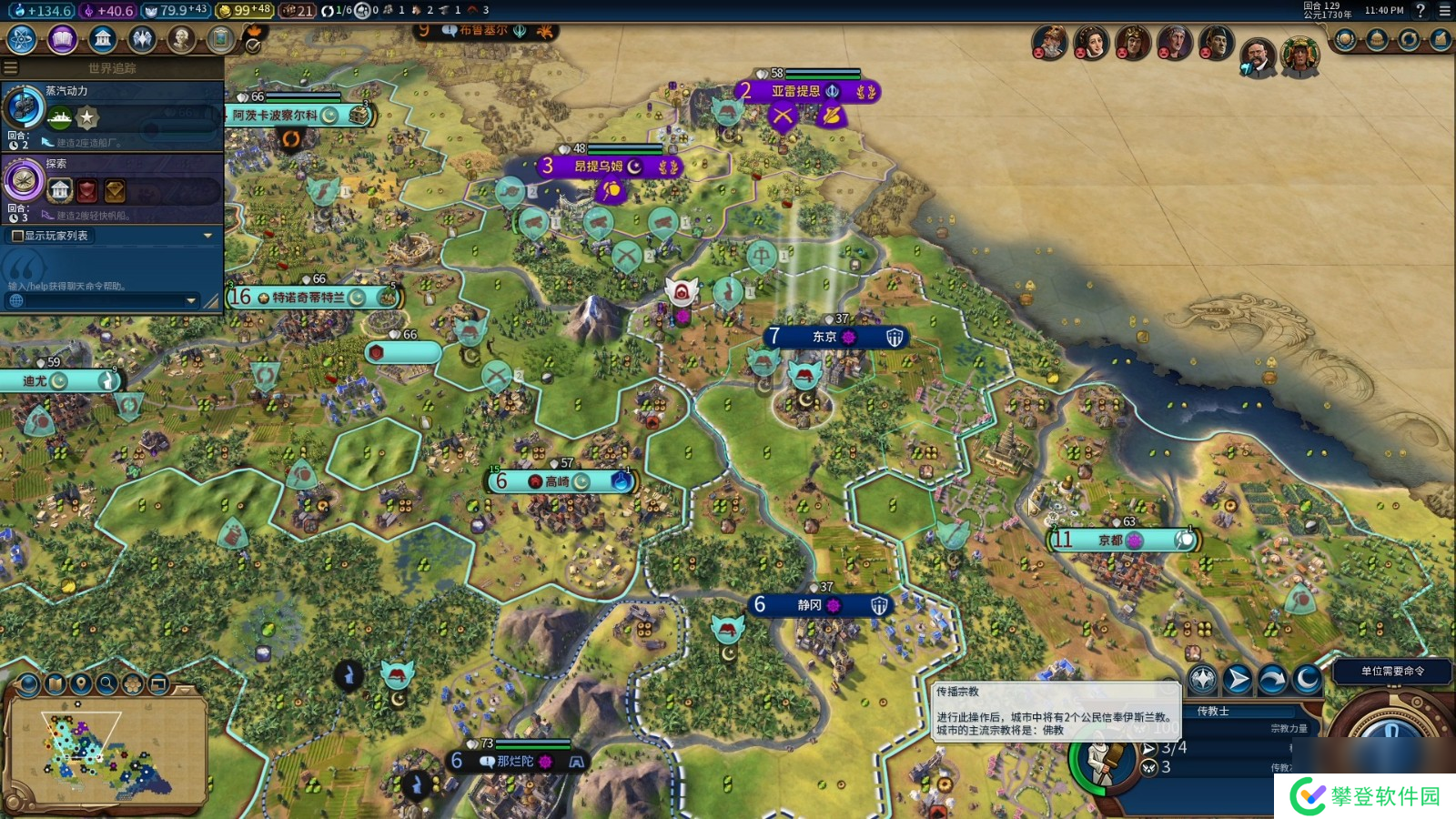The width and height of the screenshot is (1456, 819).
Task: Open the world tracker hamburger menu
Action: coord(11,67)
